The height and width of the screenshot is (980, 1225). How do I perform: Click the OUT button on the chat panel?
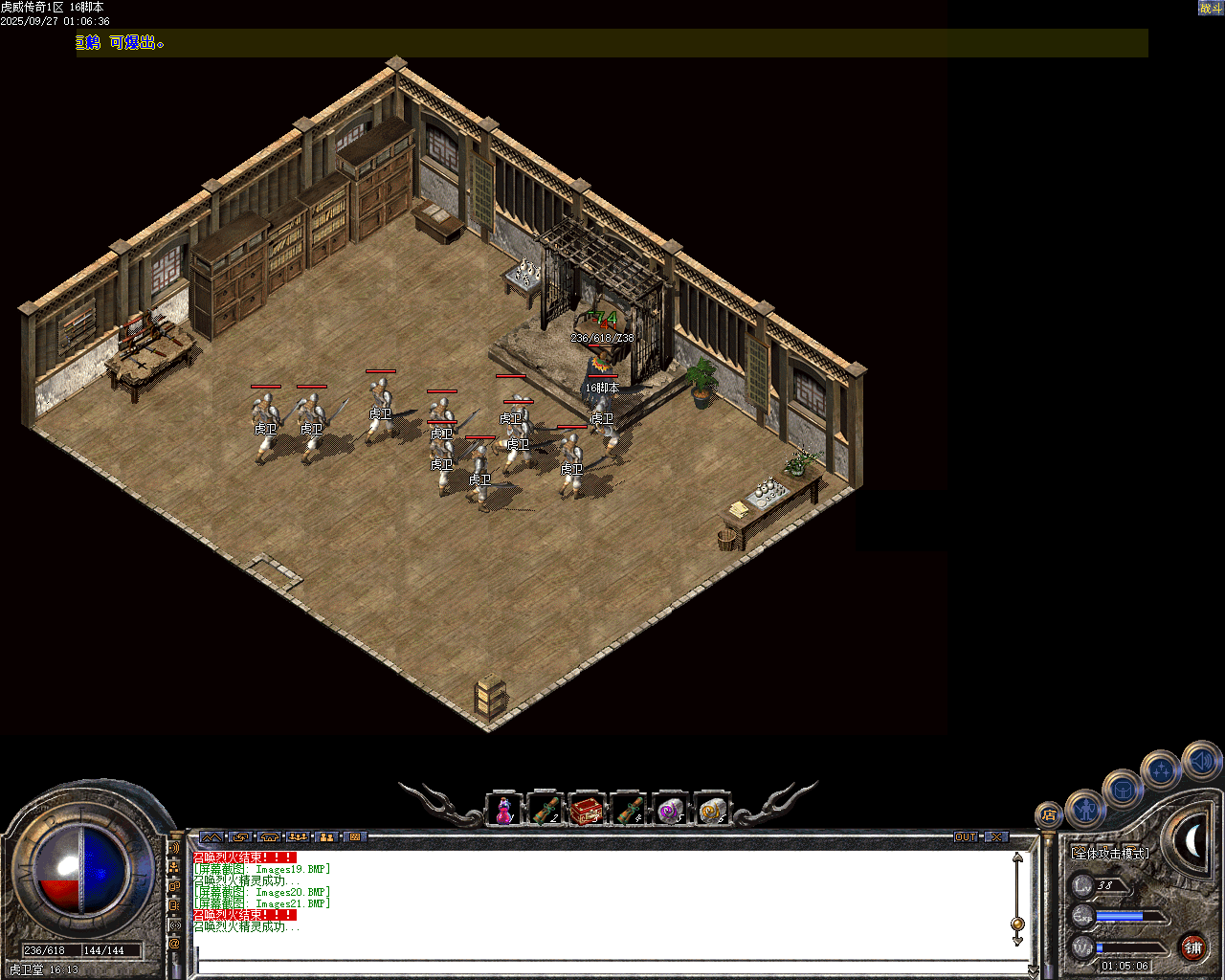967,836
